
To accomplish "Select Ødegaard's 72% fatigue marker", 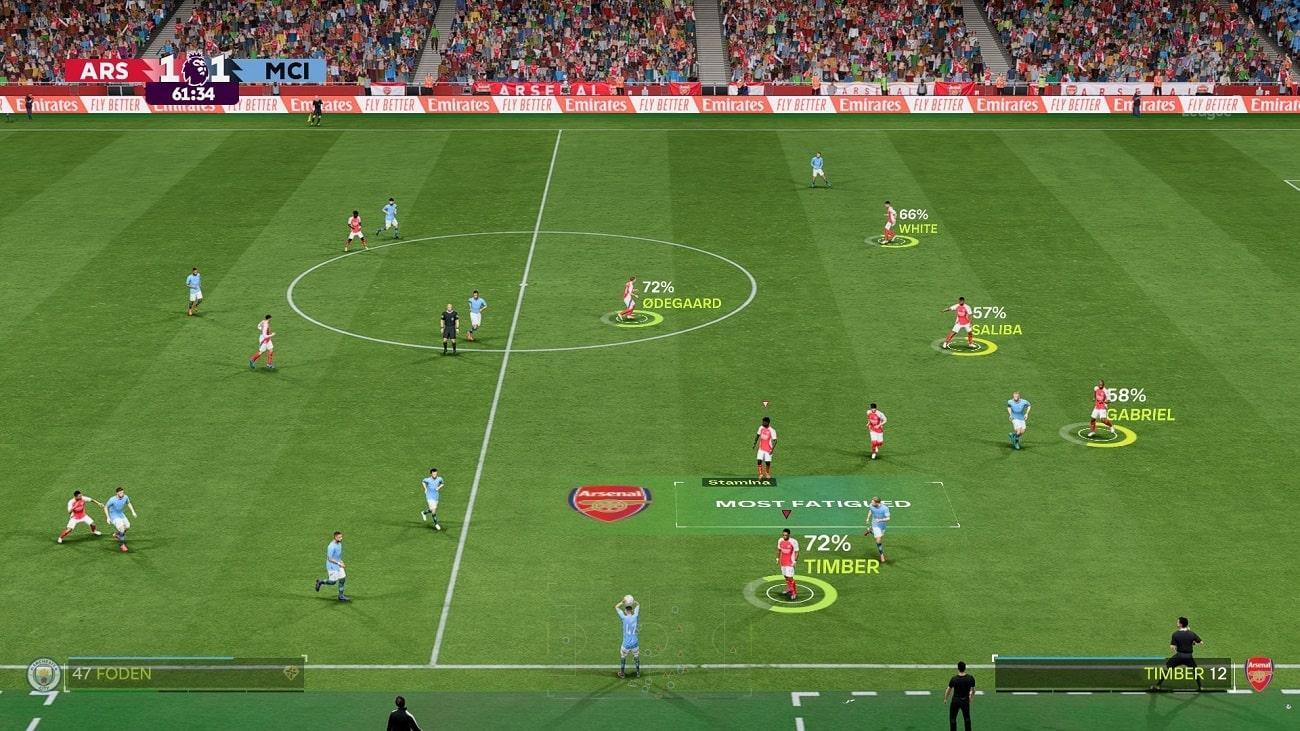I will coord(632,319).
